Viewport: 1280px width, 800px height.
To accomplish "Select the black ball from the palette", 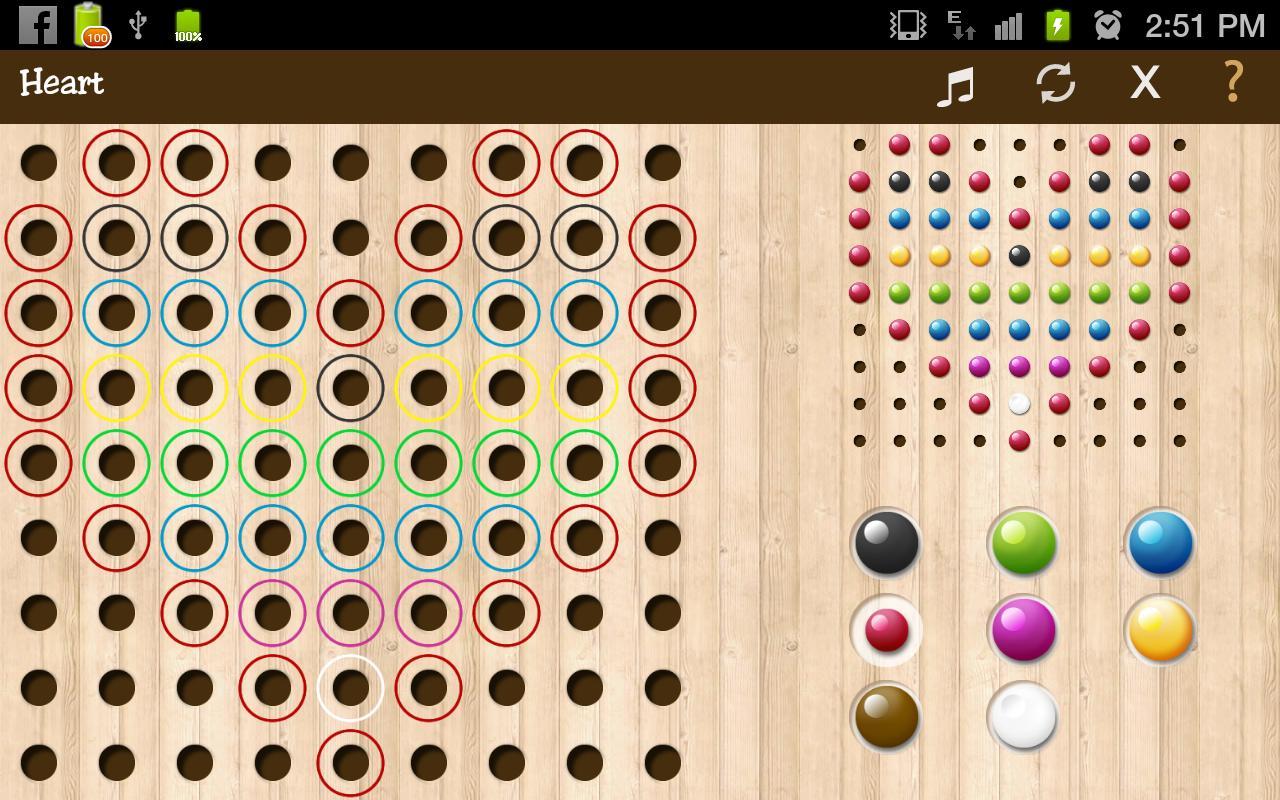I will (886, 543).
